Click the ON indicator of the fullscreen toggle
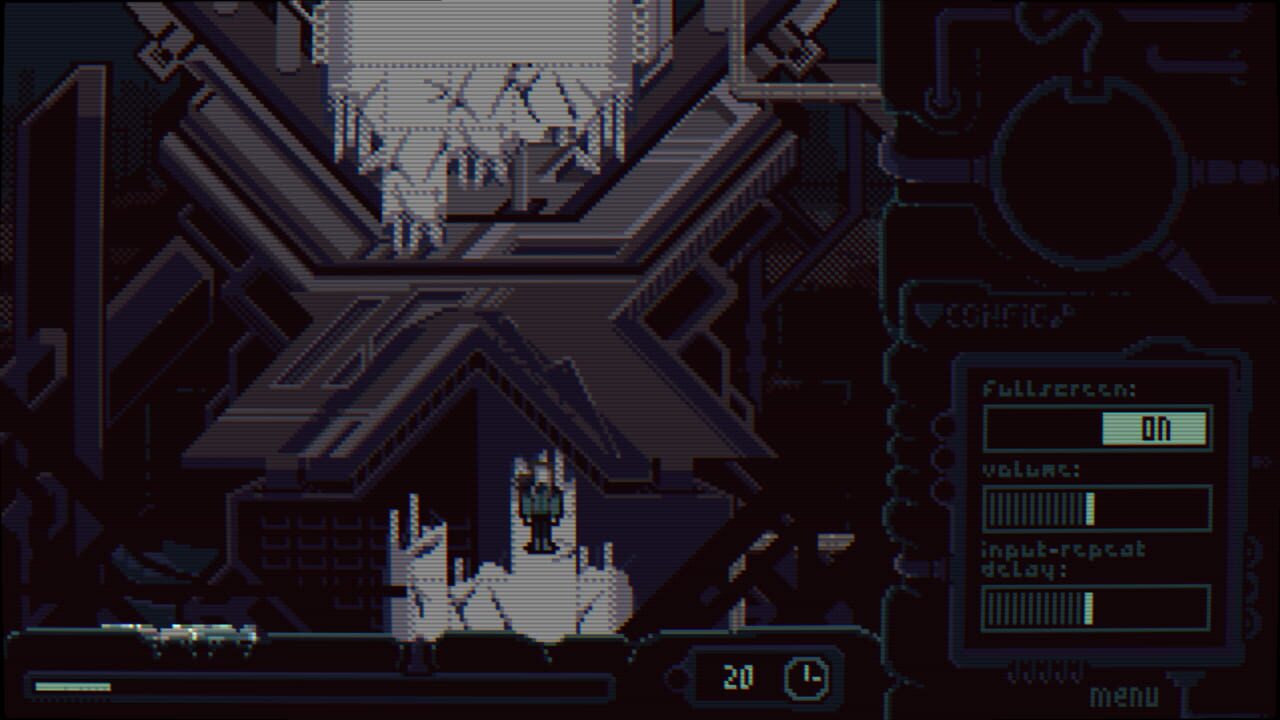The width and height of the screenshot is (1280, 720). [1155, 427]
